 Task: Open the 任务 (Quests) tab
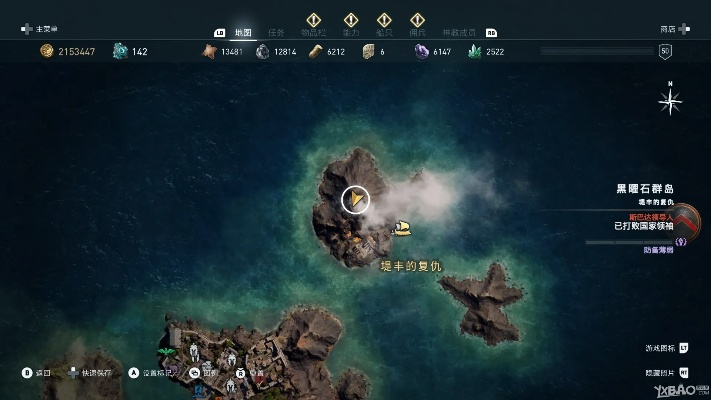276,32
